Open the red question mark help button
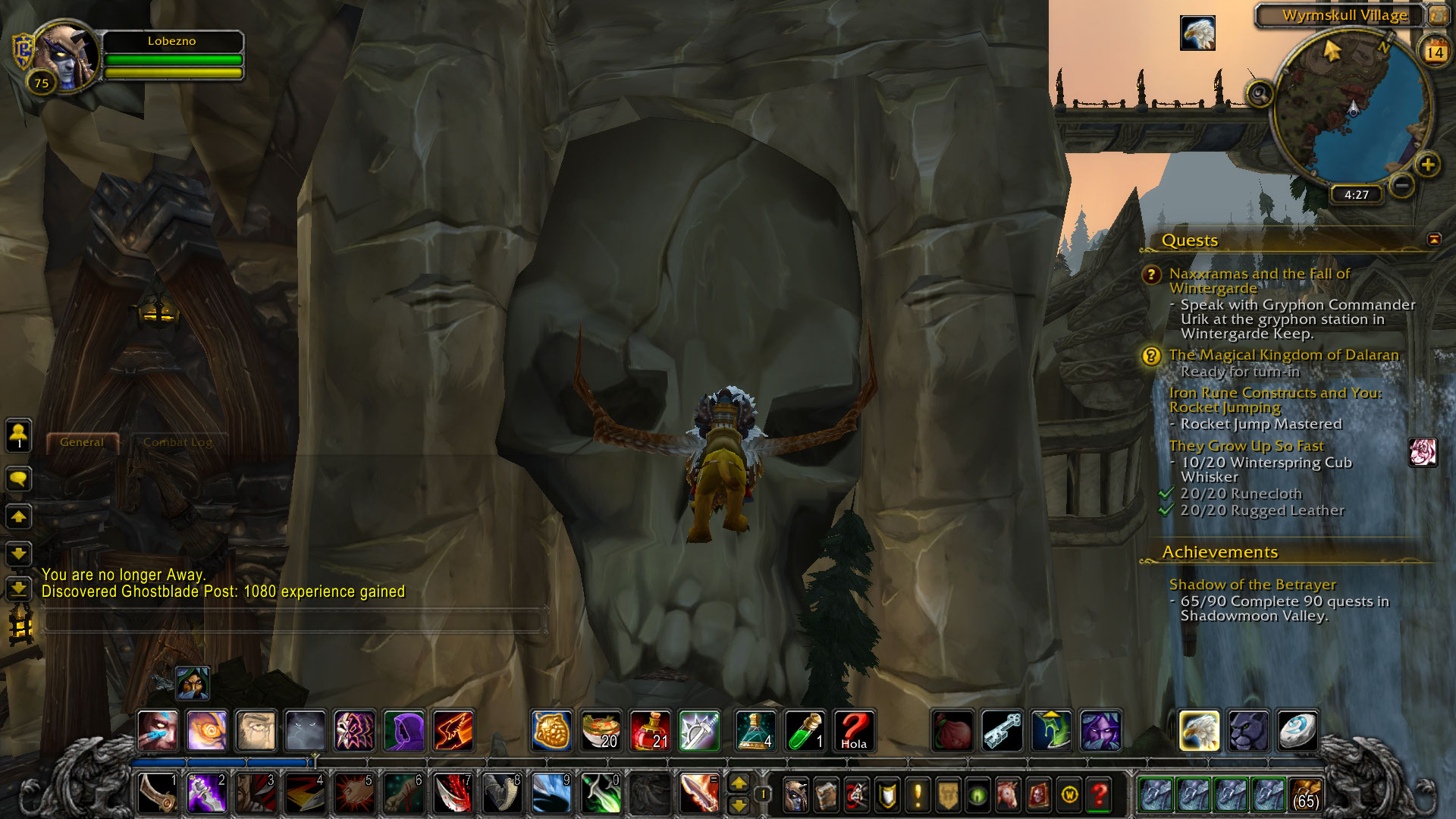This screenshot has width=1456, height=819. point(1100,795)
